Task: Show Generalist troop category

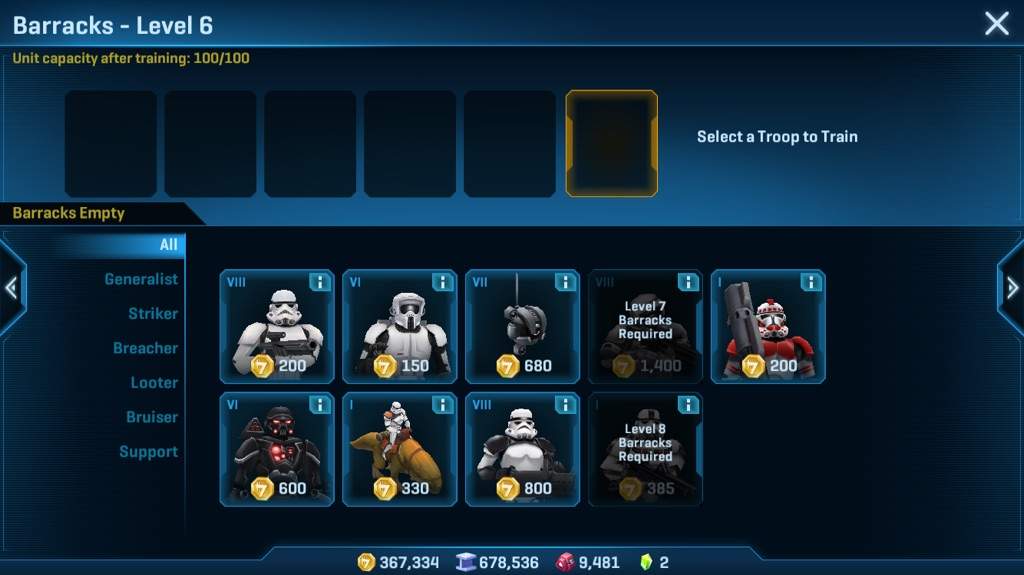Action: tap(141, 279)
